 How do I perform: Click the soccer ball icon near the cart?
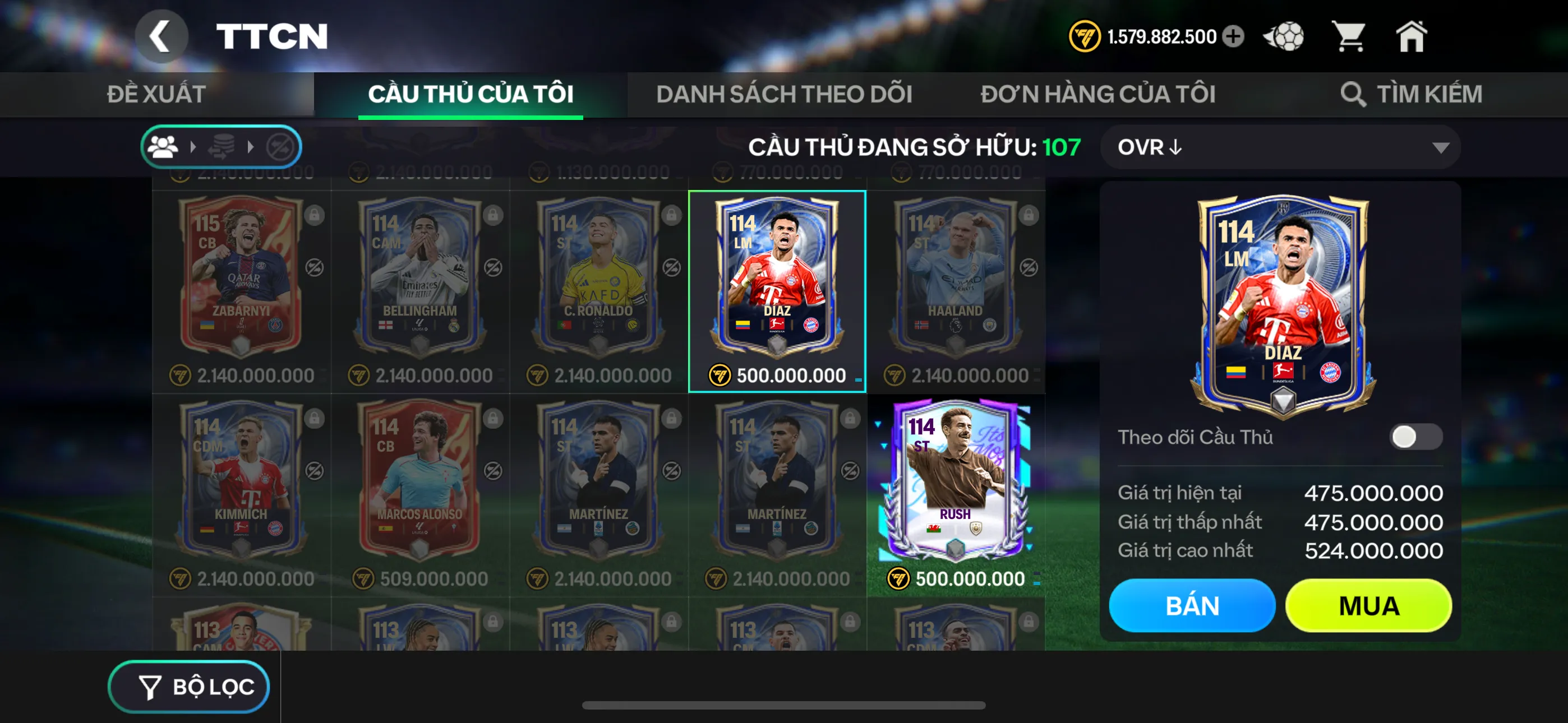tap(1284, 36)
